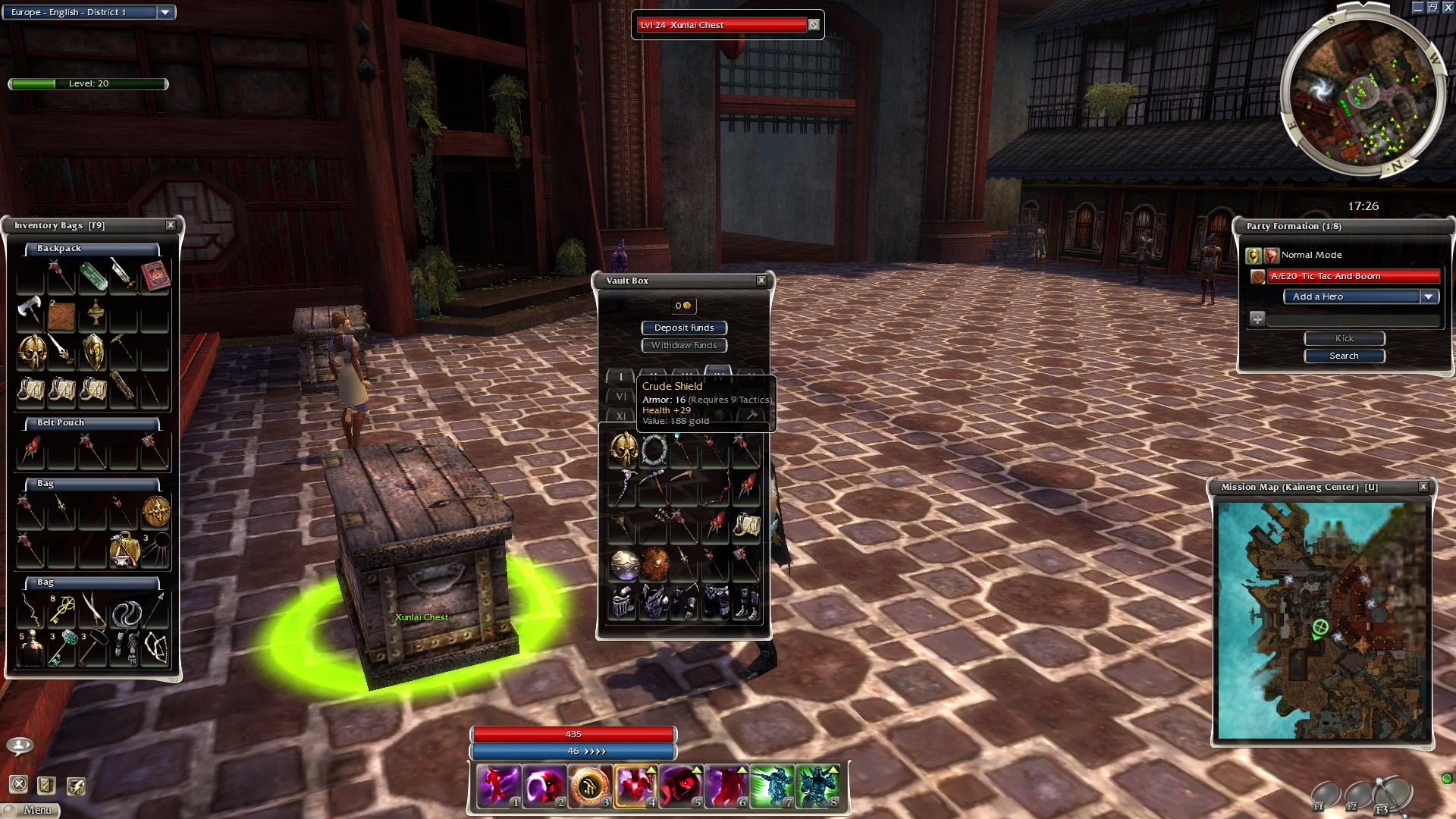
Task: Activate skill slot 1 on the skill bar
Action: pos(499,786)
